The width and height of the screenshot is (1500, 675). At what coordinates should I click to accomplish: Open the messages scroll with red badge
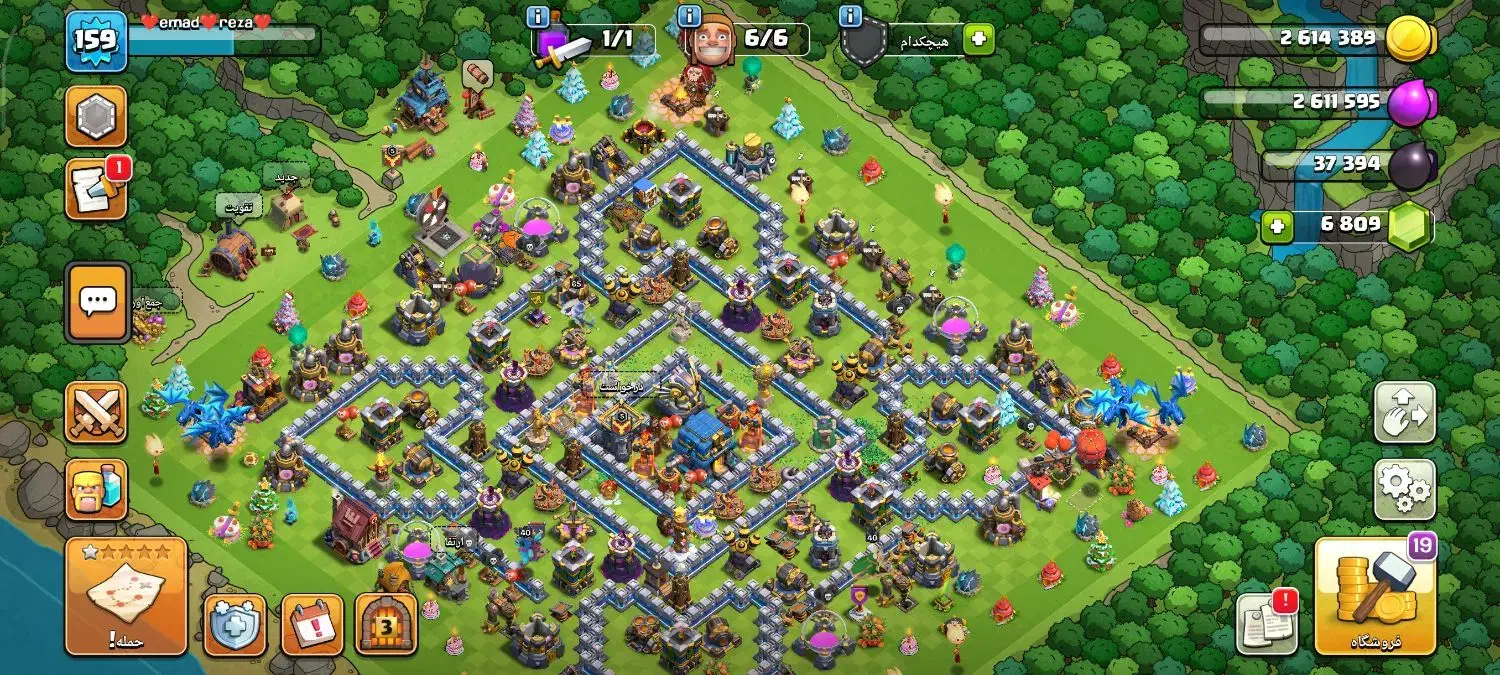click(x=96, y=190)
